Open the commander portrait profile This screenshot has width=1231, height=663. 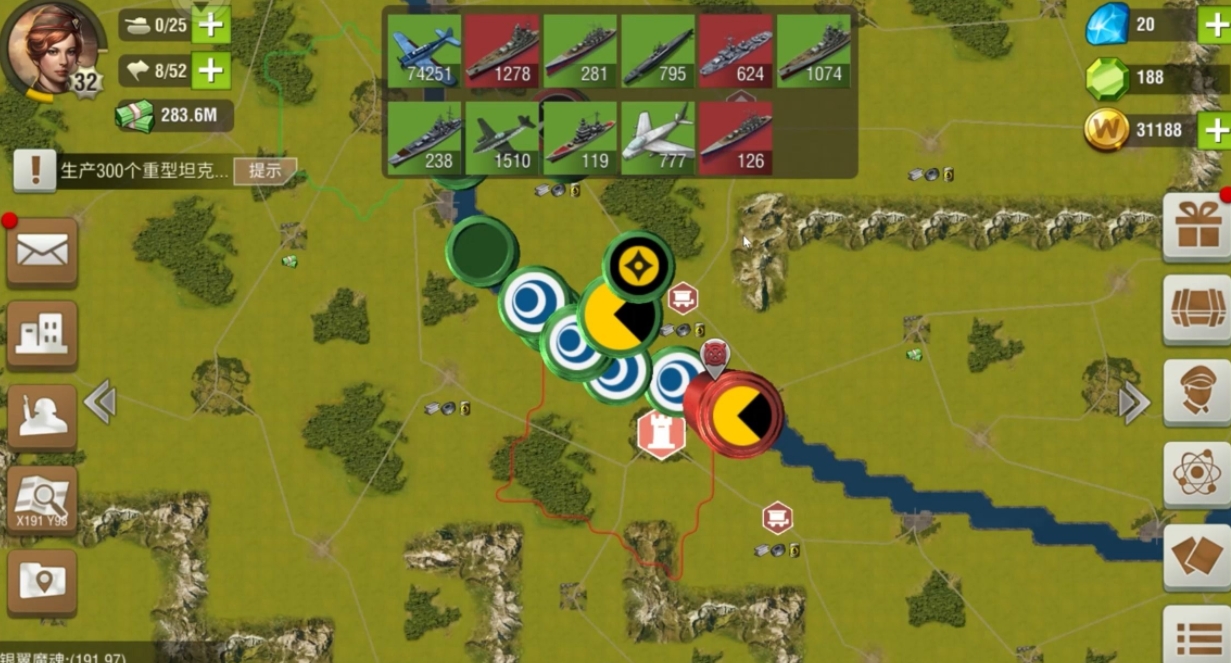tap(52, 46)
